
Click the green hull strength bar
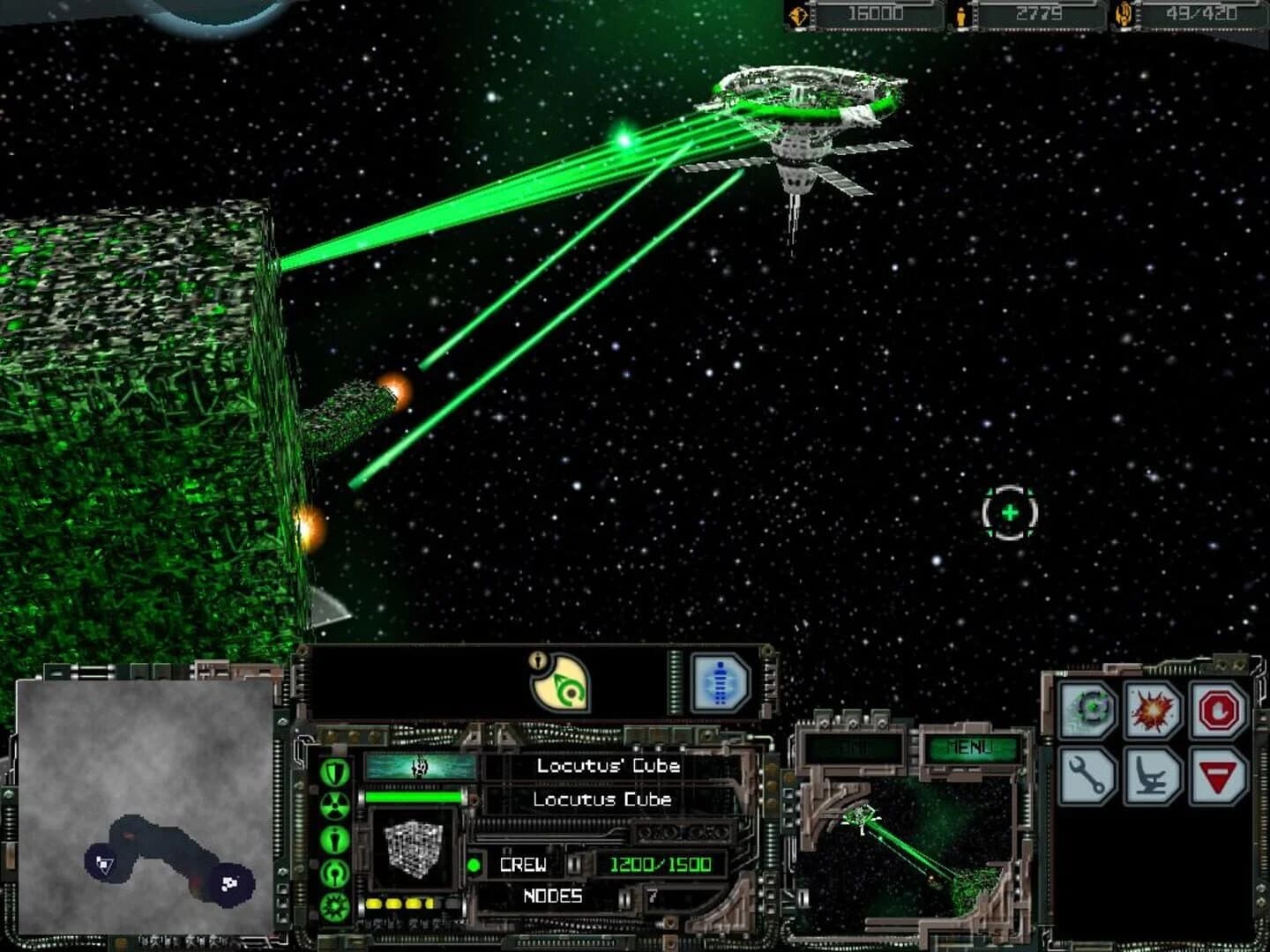[x=413, y=796]
